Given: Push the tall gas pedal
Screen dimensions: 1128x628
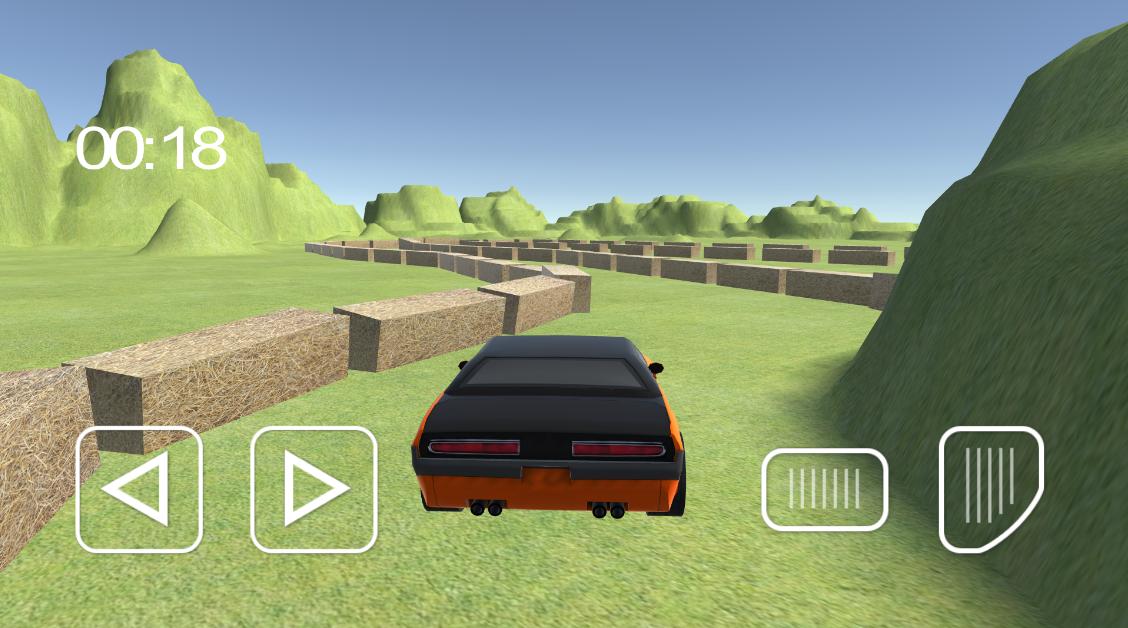Looking at the screenshot, I should click(x=990, y=487).
